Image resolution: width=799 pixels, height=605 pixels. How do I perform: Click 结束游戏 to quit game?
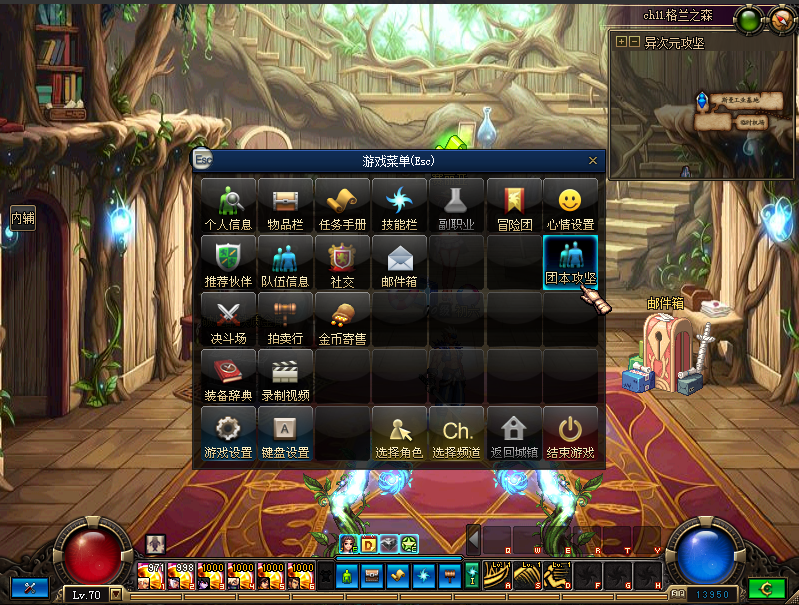click(x=570, y=433)
